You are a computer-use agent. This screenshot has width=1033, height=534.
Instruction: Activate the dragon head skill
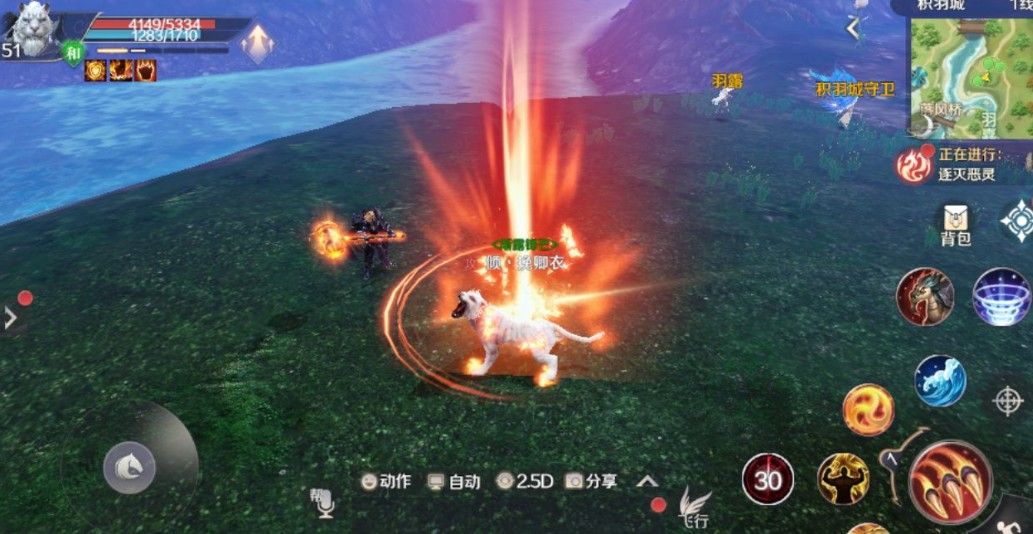(924, 297)
